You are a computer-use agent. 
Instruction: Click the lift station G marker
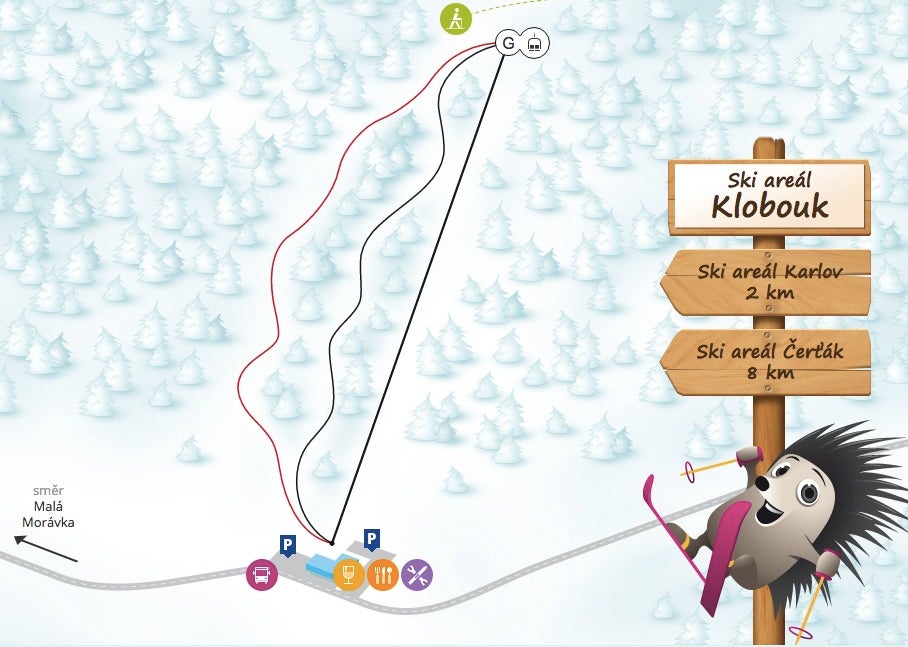pos(509,43)
